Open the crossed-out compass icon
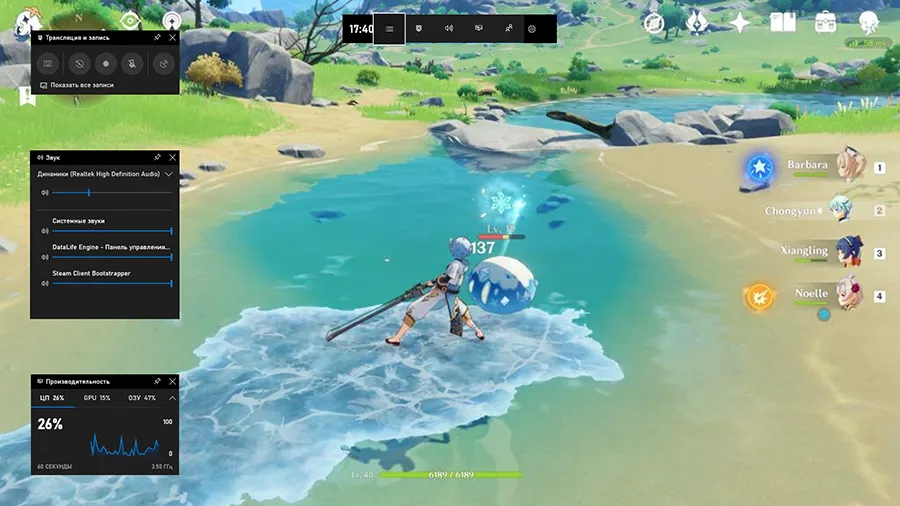900x506 pixels. tap(655, 23)
